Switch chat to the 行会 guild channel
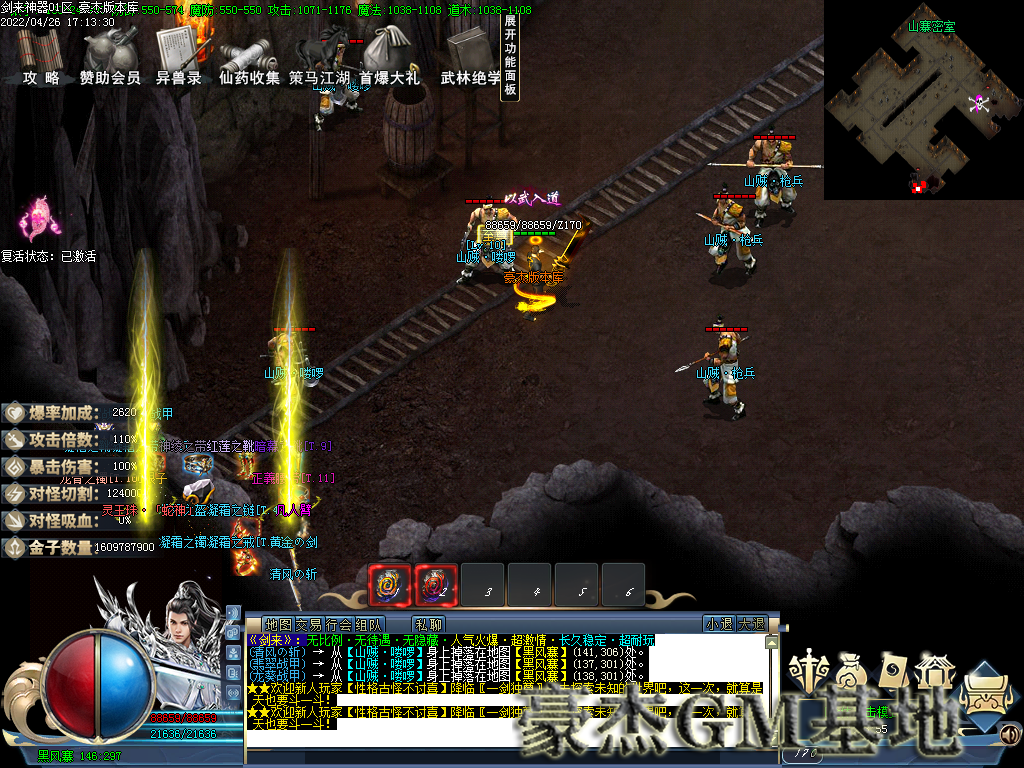This screenshot has height=768, width=1024. click(325, 624)
